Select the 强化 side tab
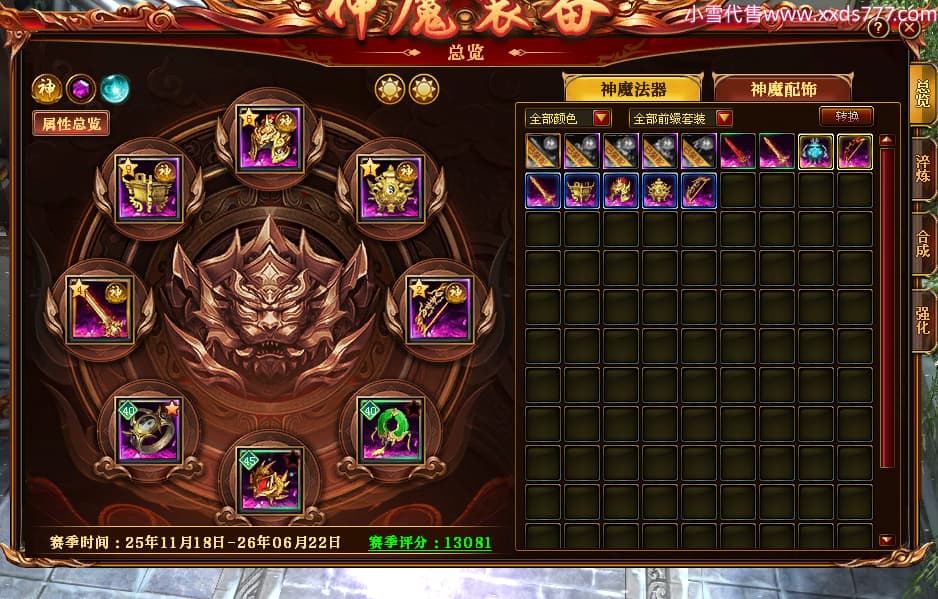The height and width of the screenshot is (599, 938). click(923, 320)
